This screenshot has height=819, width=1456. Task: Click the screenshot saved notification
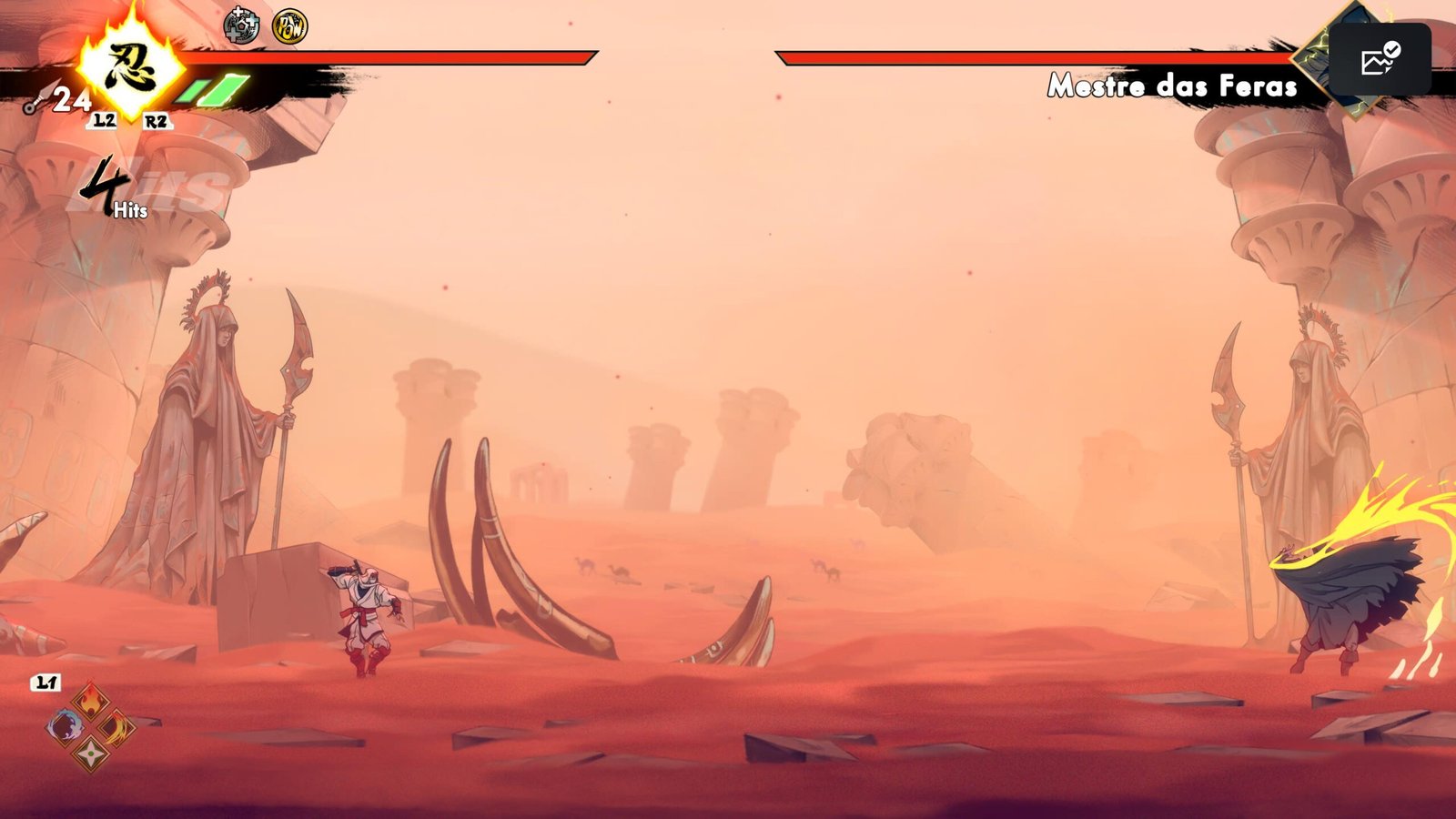tap(1379, 60)
